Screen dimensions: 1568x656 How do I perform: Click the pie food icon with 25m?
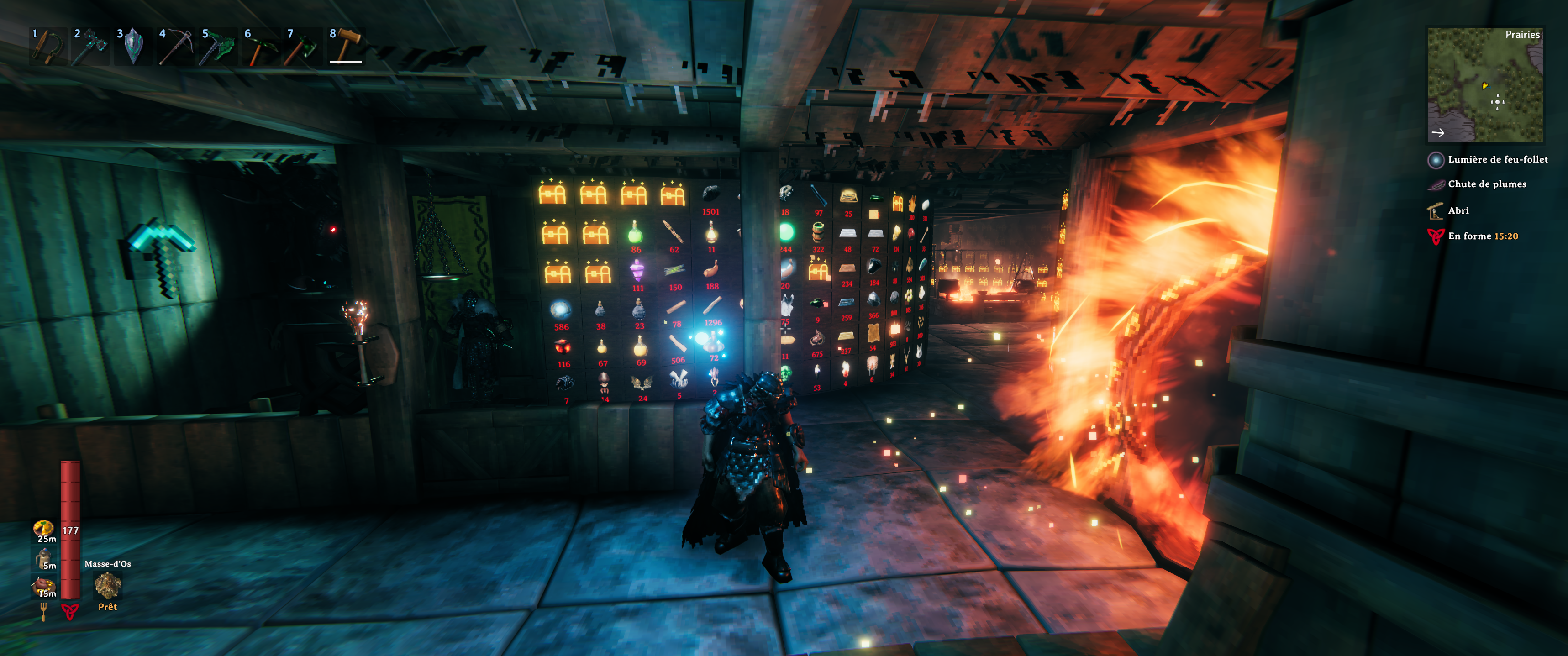(x=43, y=528)
